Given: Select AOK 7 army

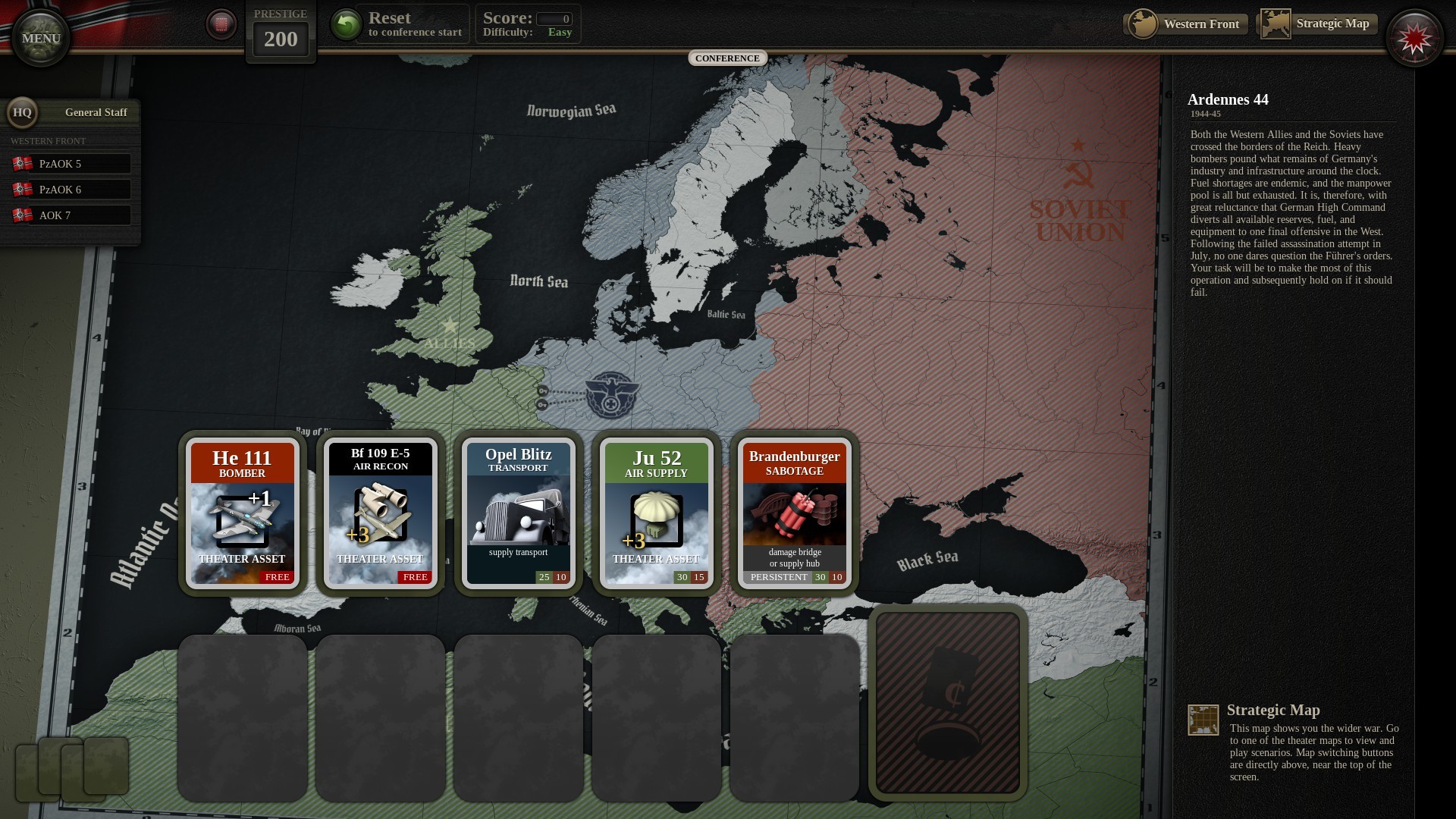Looking at the screenshot, I should [x=71, y=215].
